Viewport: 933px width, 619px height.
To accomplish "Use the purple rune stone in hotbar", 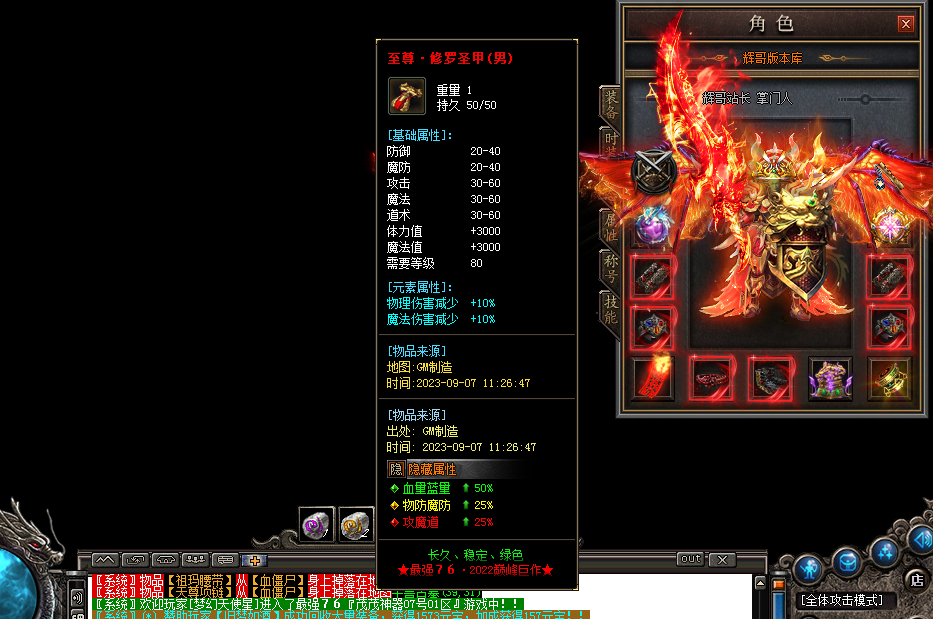I will 317,524.
